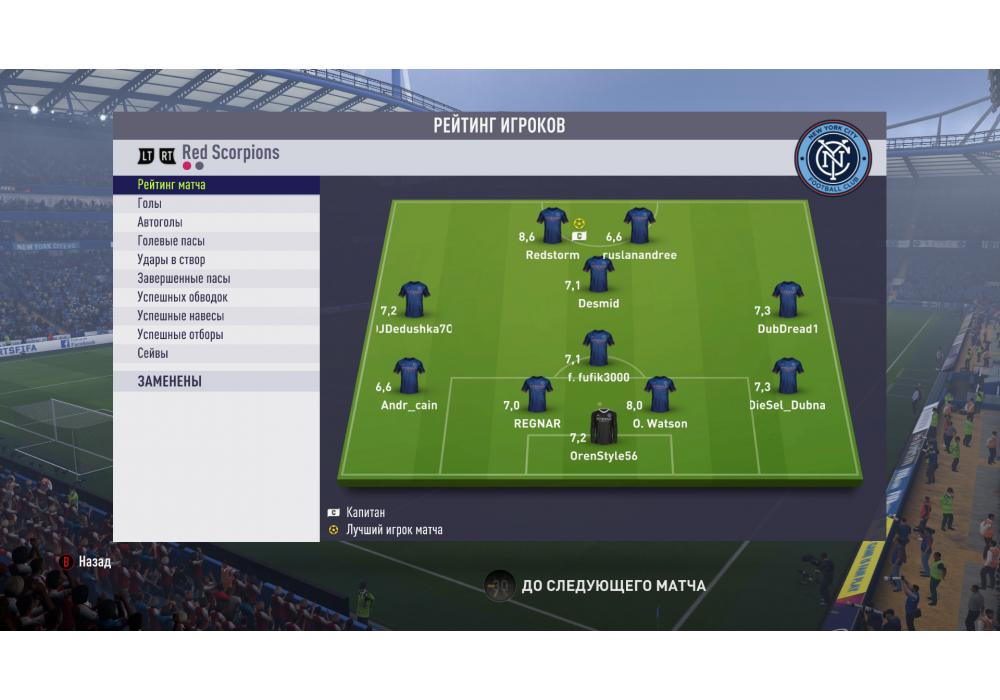The height and width of the screenshot is (700, 1000).
Task: Choose the Автоголы entry
Action: point(216,223)
